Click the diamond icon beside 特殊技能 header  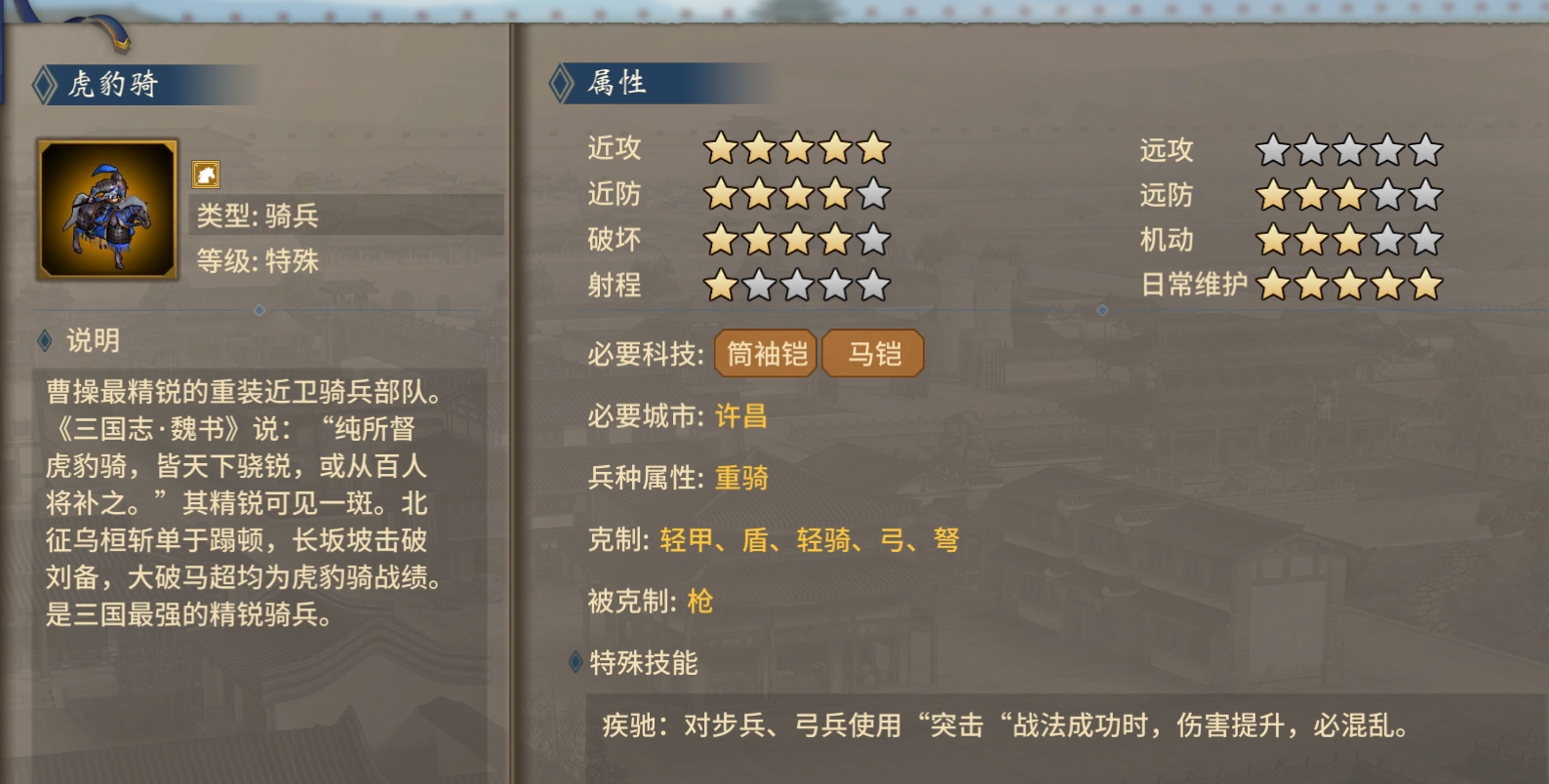point(575,662)
